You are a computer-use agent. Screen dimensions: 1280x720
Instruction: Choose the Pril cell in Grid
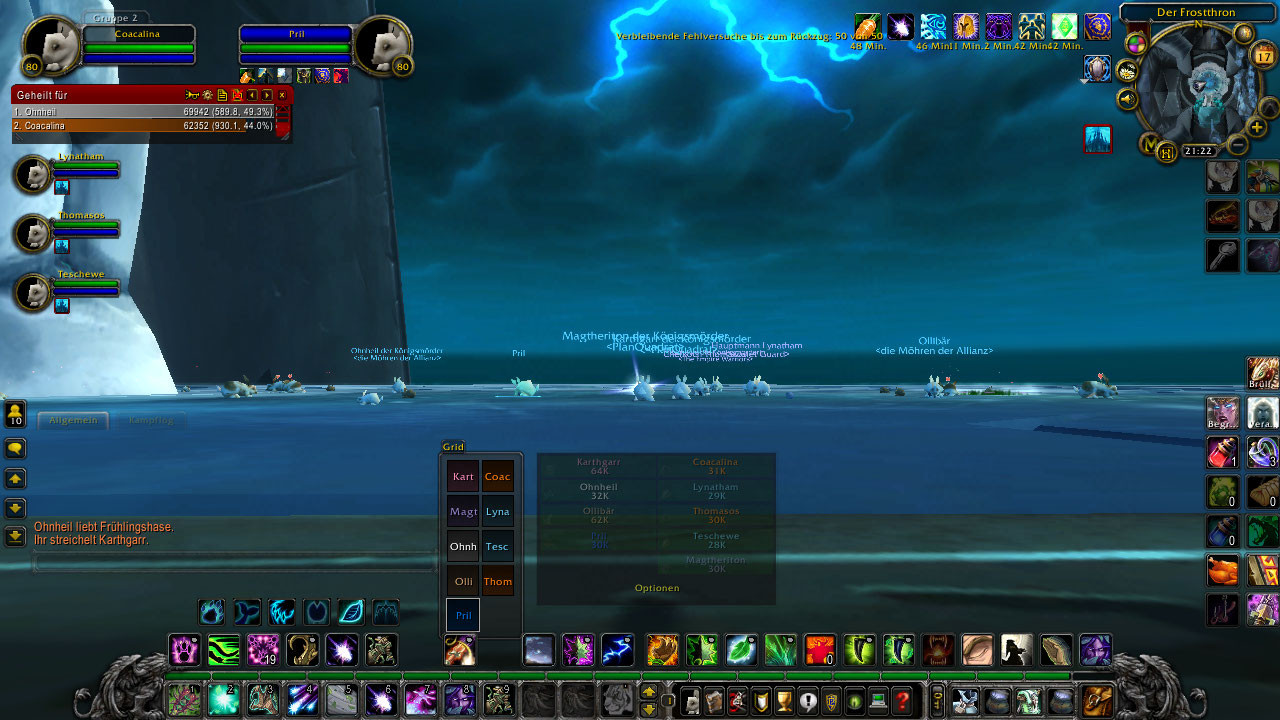(463, 615)
